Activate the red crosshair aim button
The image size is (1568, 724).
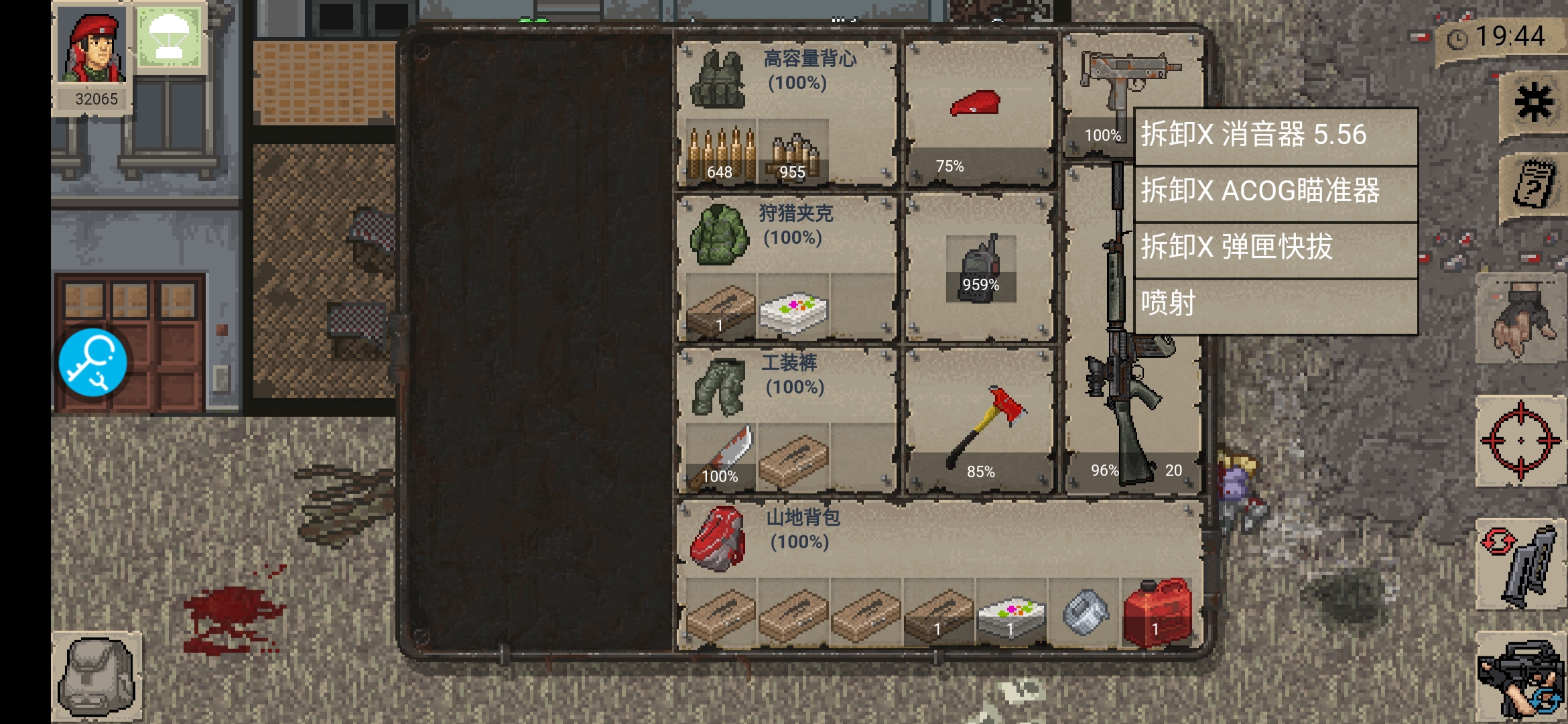(1520, 441)
